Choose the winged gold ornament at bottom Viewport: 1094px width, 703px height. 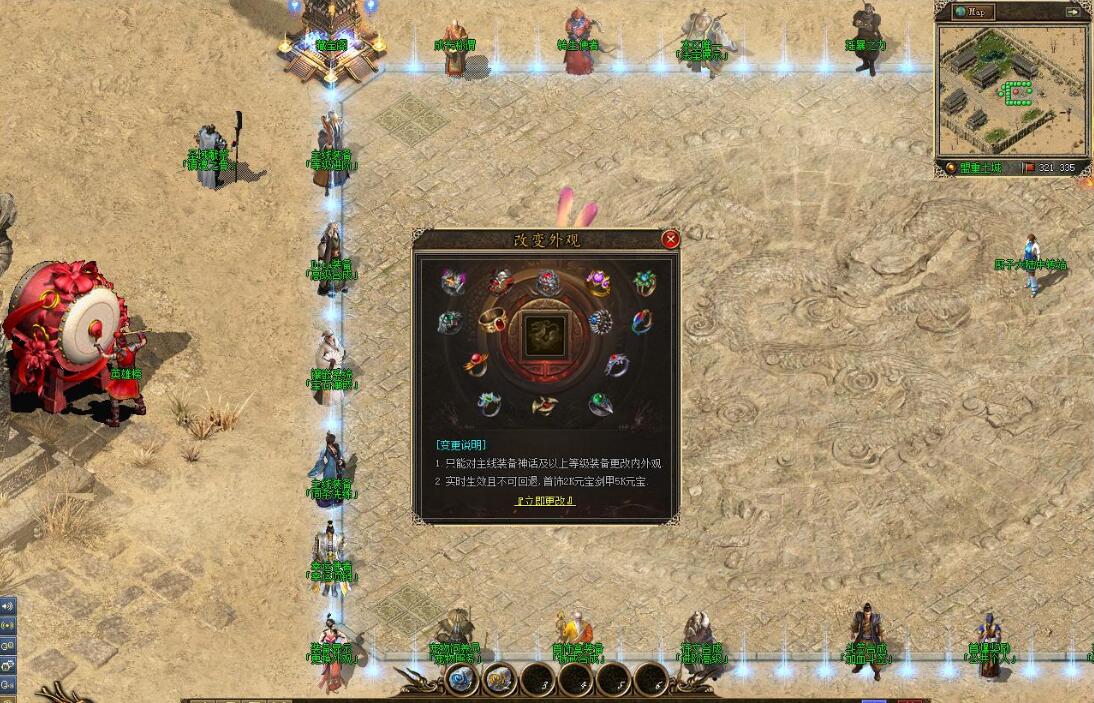(x=545, y=406)
